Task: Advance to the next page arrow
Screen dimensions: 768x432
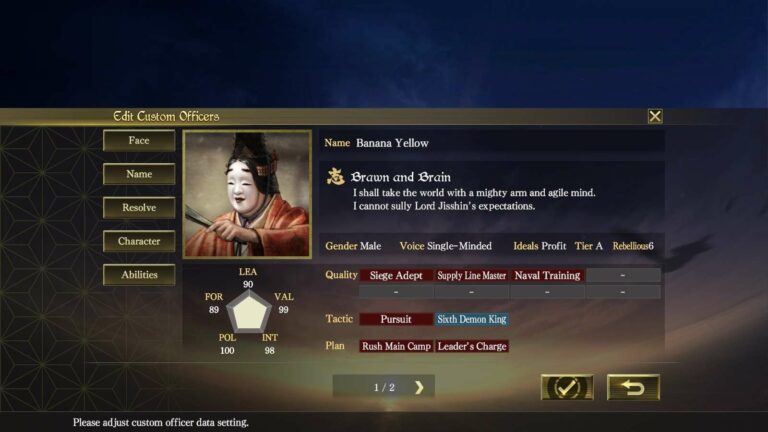Action: coord(419,387)
